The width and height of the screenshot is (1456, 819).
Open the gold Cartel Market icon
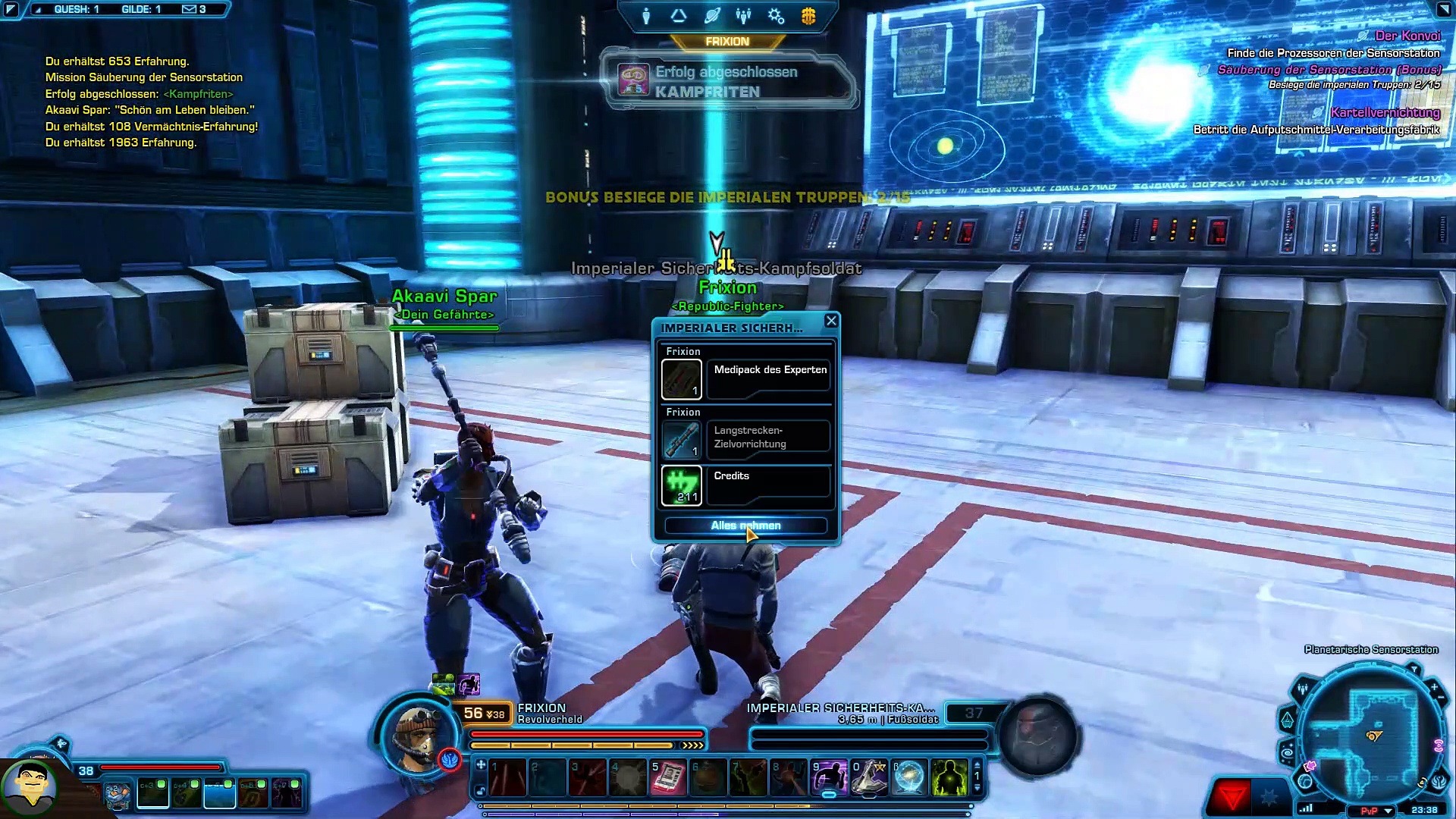(808, 16)
